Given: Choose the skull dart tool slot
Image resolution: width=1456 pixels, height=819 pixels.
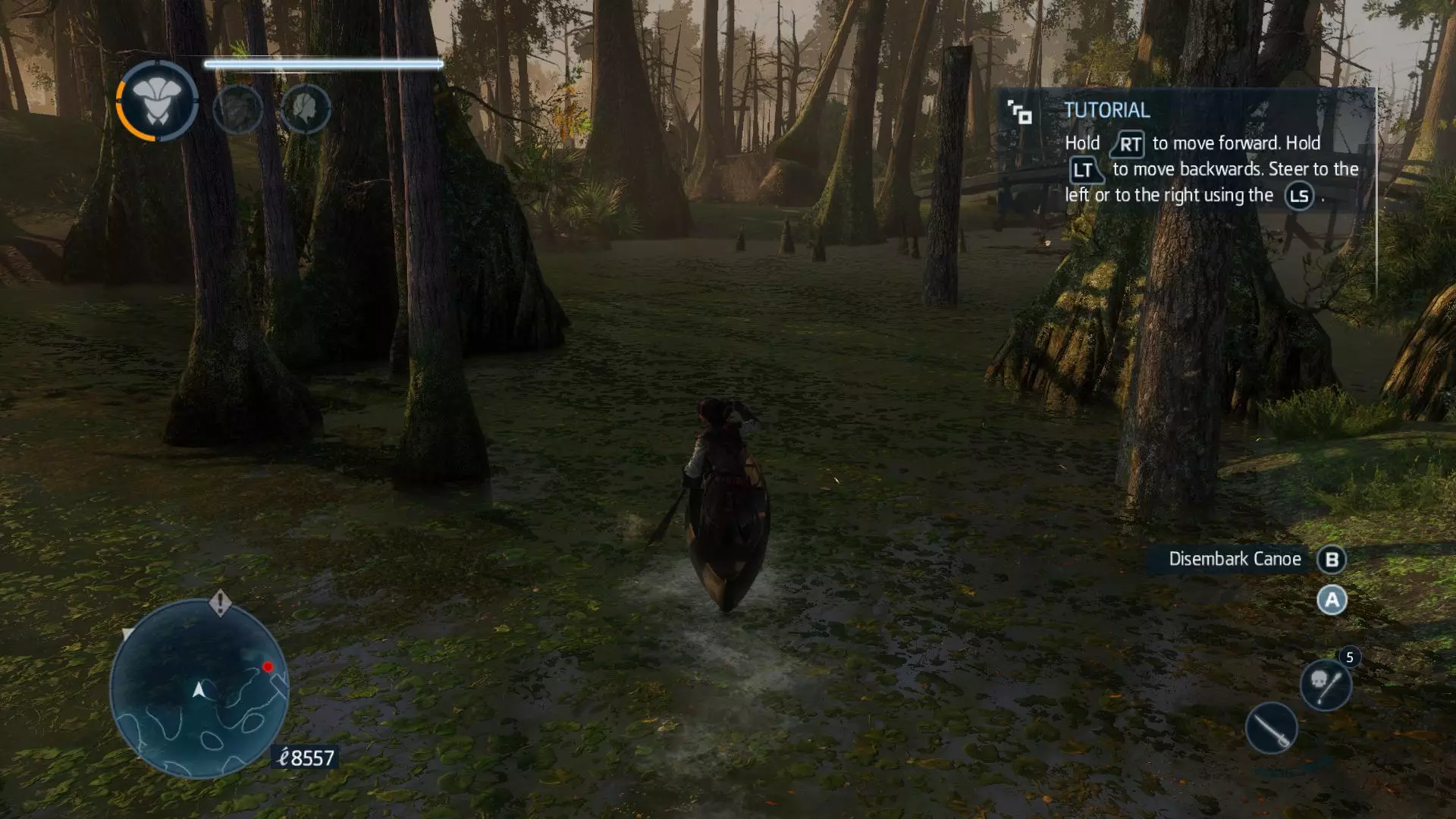Looking at the screenshot, I should click(x=1325, y=684).
